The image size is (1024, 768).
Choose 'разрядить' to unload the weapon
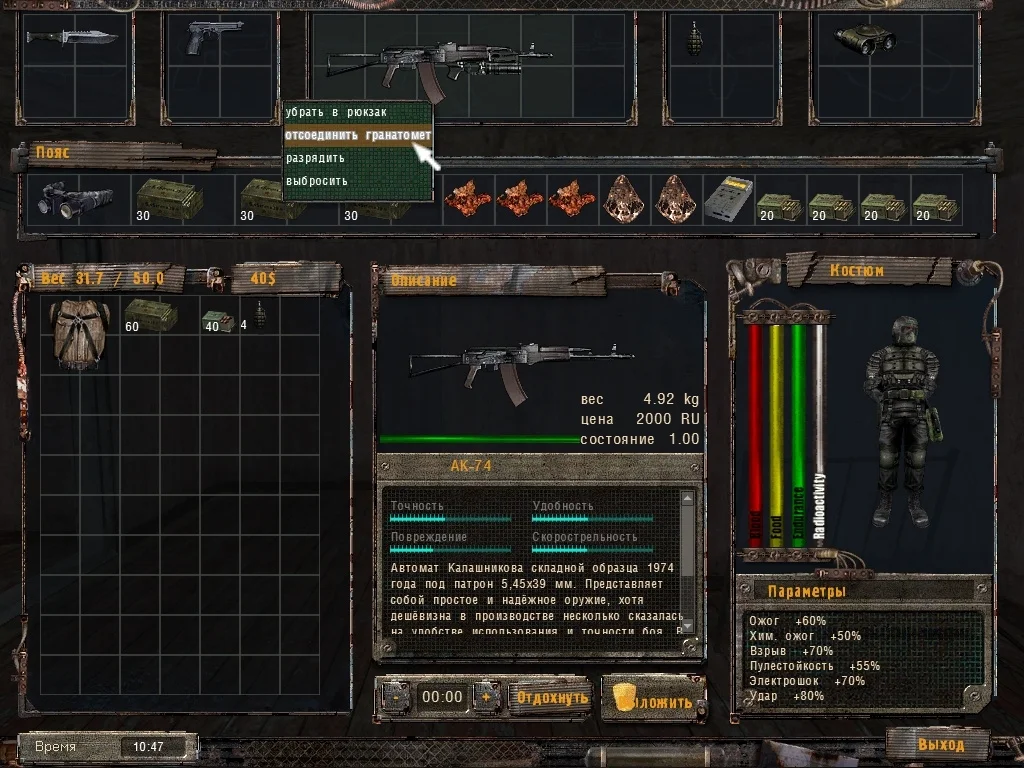[x=315, y=158]
